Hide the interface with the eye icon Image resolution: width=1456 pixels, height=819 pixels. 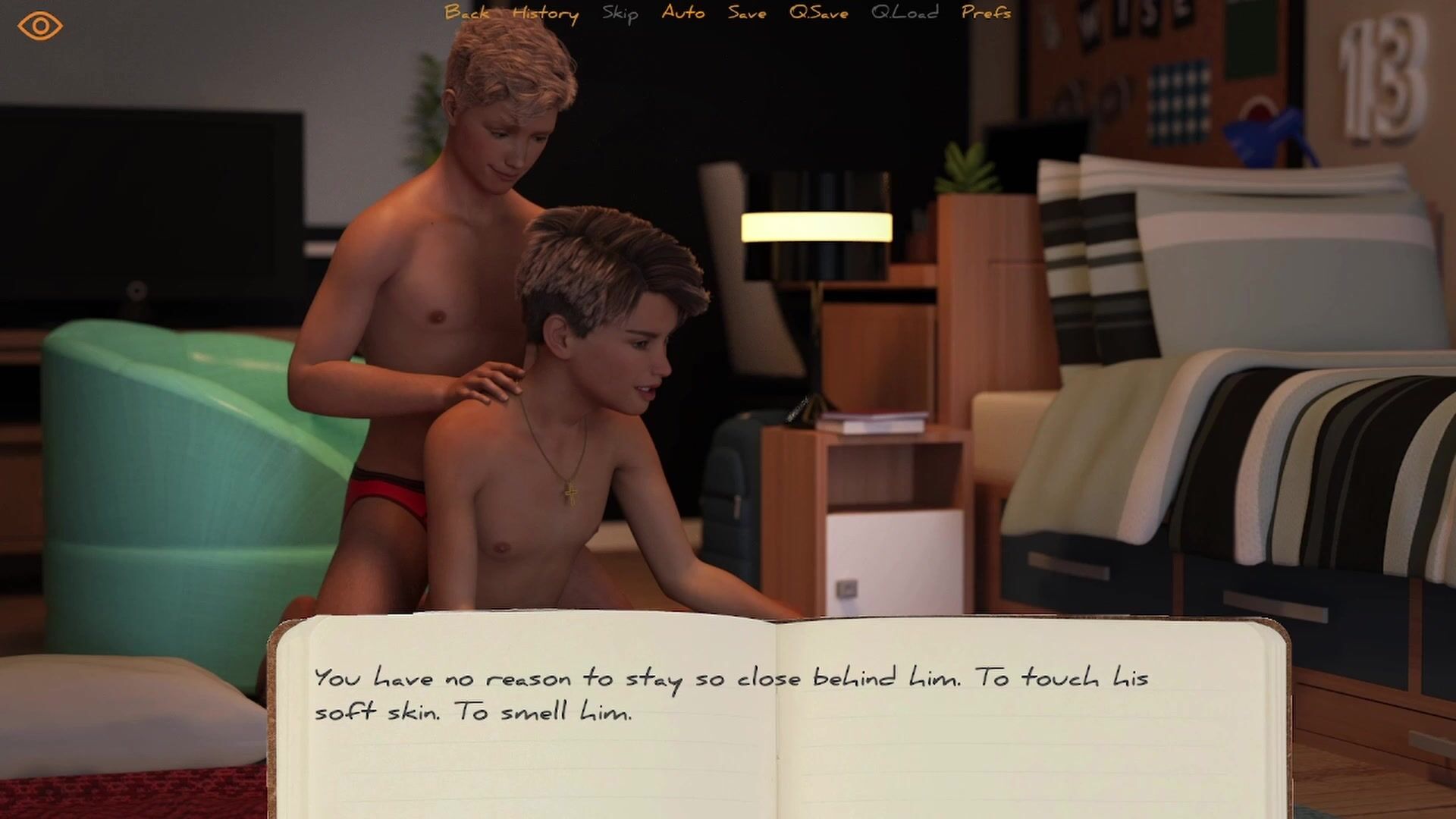(39, 27)
